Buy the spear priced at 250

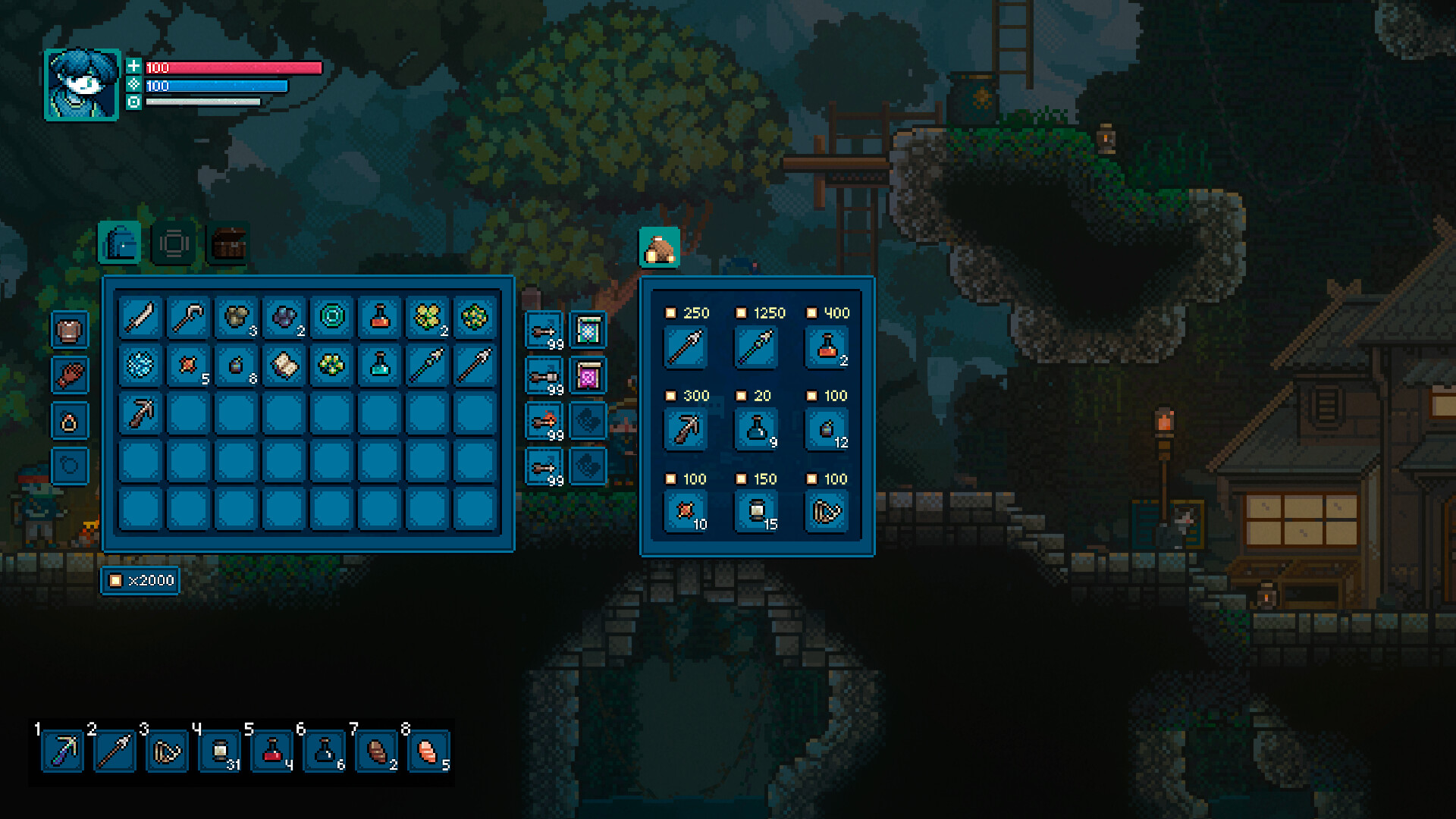(686, 347)
